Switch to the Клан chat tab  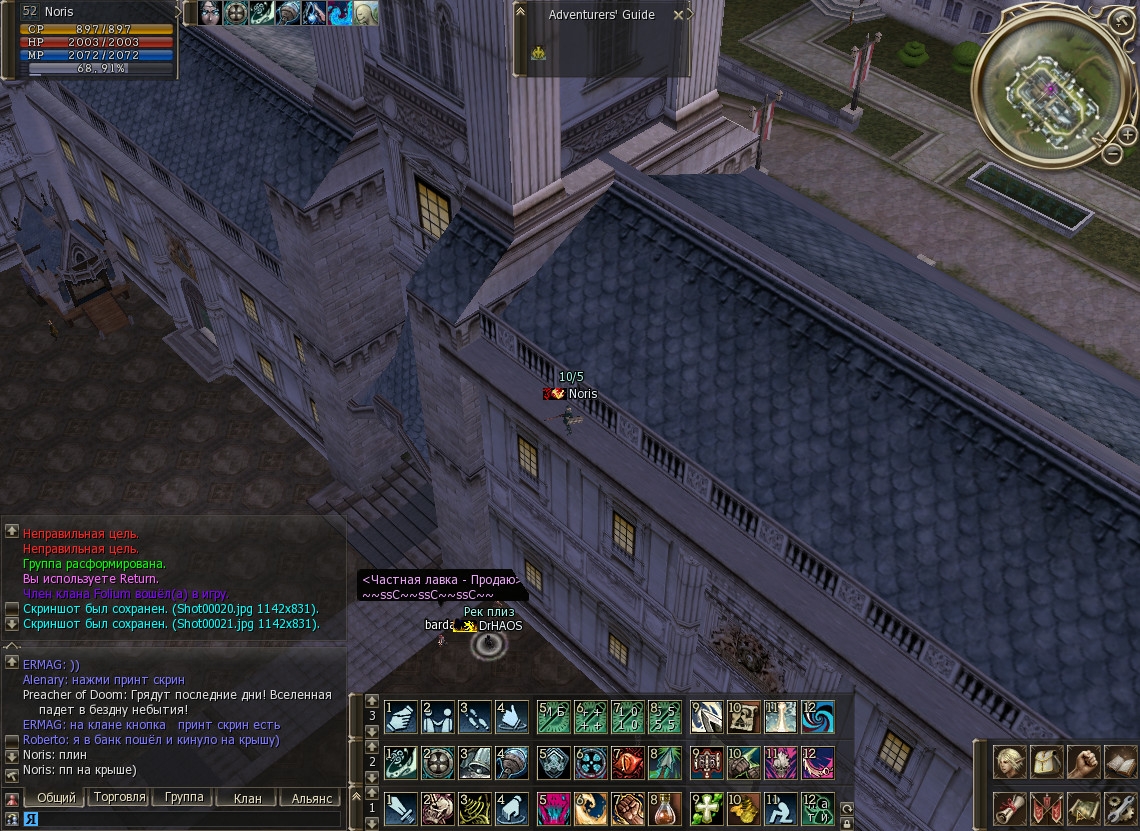click(x=247, y=798)
